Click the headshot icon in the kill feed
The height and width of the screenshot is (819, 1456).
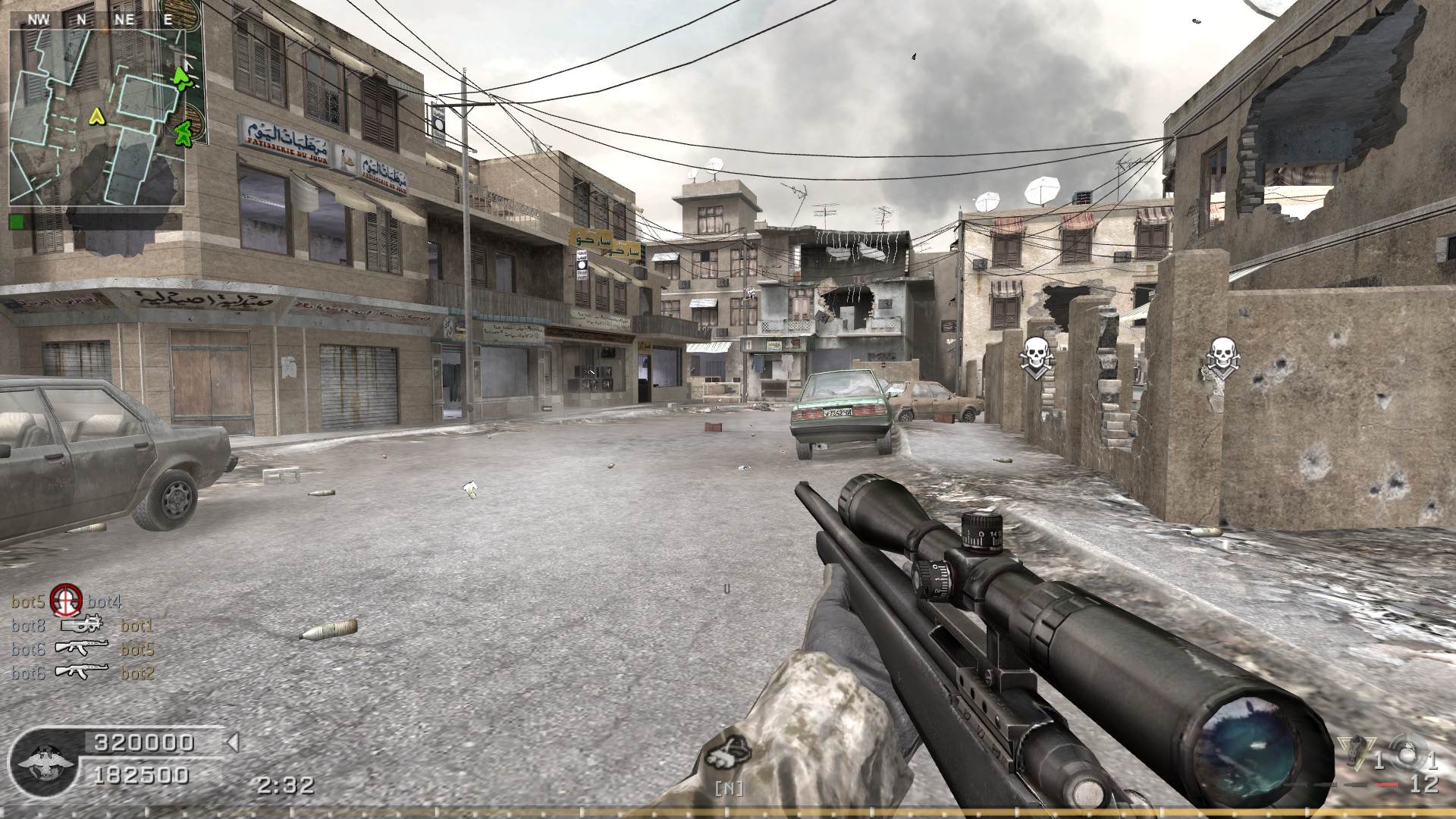click(x=66, y=601)
